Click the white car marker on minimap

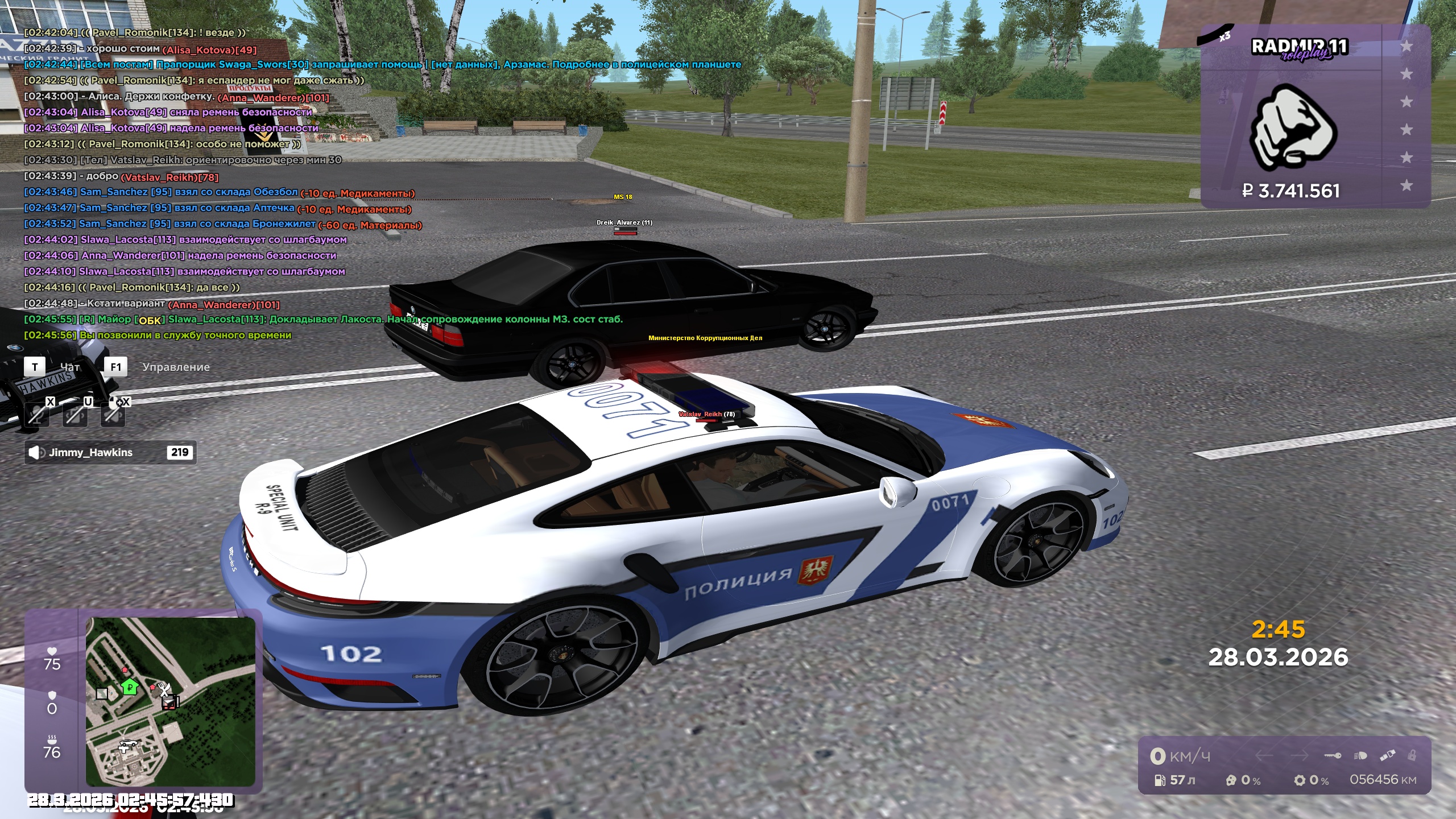tap(127, 743)
